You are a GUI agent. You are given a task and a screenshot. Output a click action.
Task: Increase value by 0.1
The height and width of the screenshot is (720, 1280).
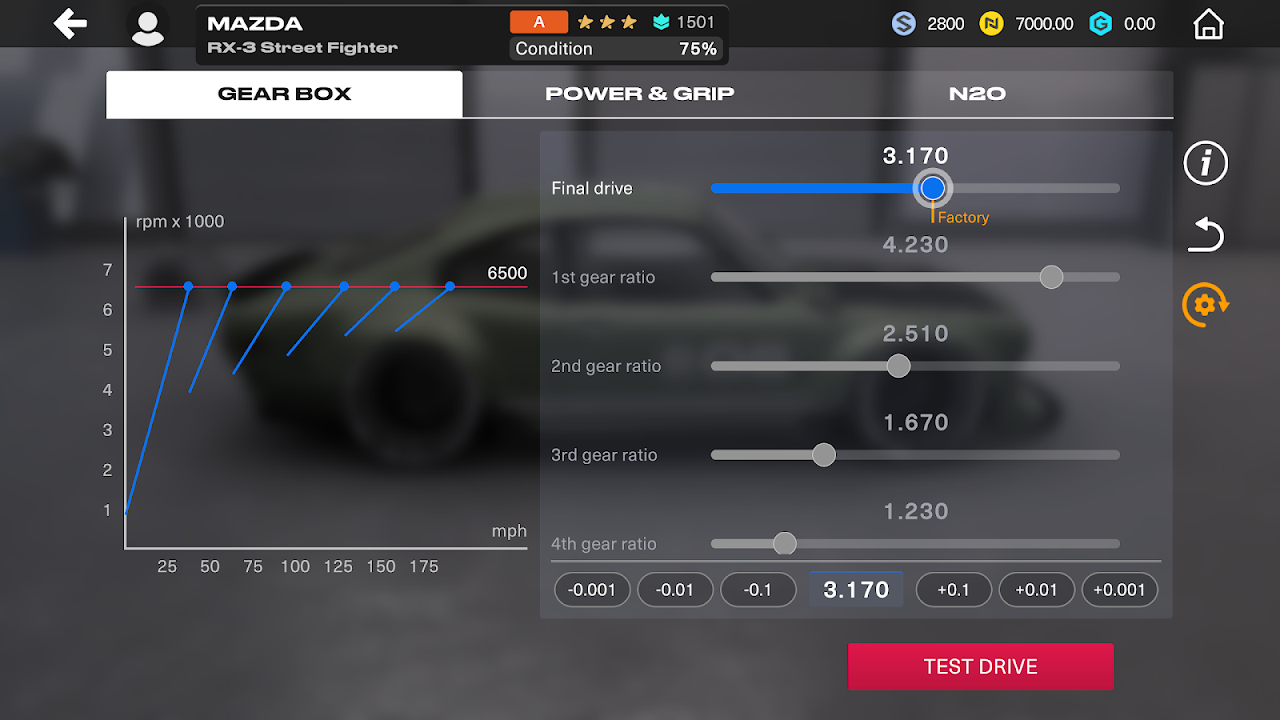coord(953,590)
